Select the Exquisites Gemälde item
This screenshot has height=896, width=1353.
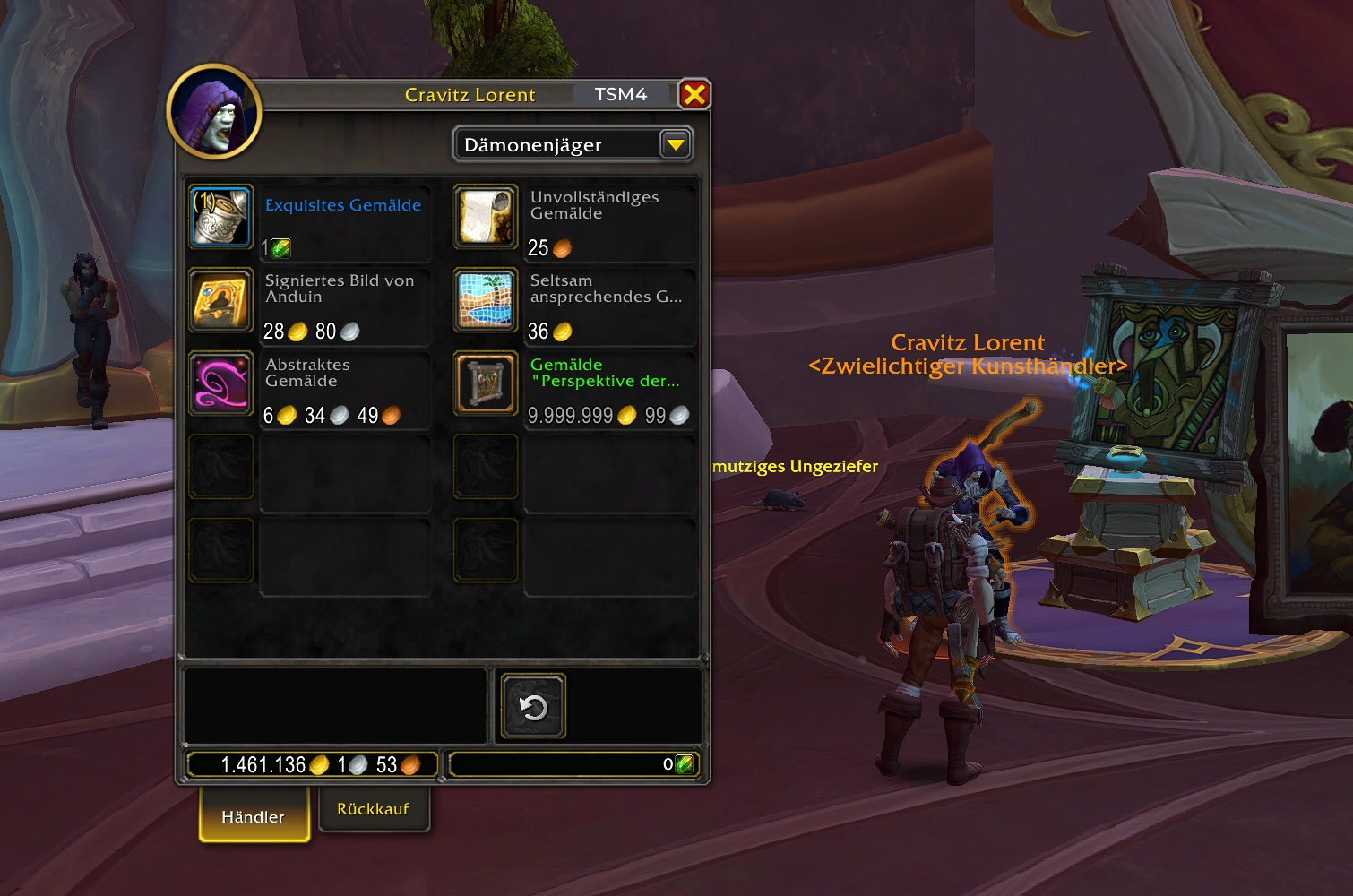[220, 217]
